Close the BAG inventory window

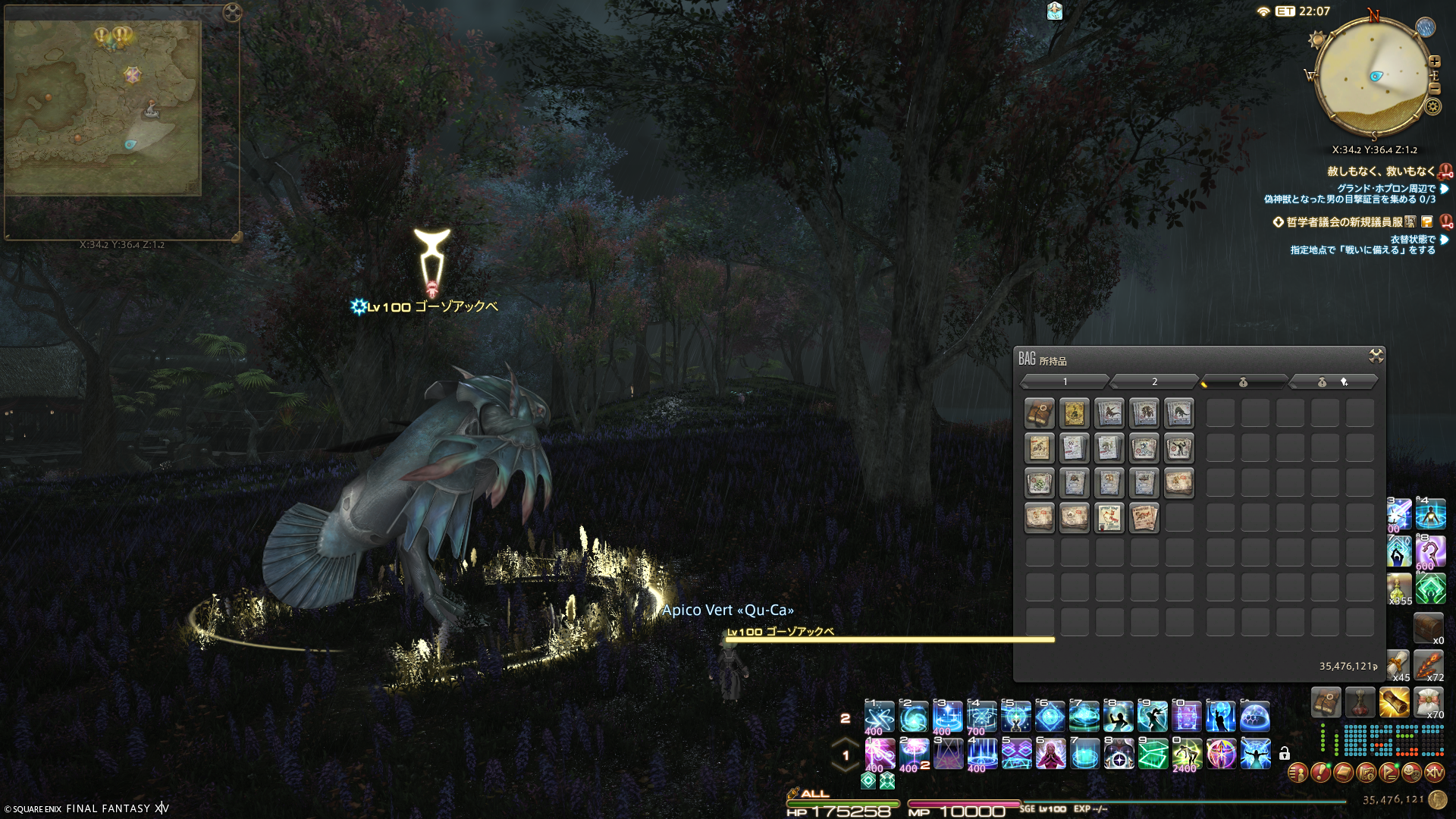click(1376, 356)
